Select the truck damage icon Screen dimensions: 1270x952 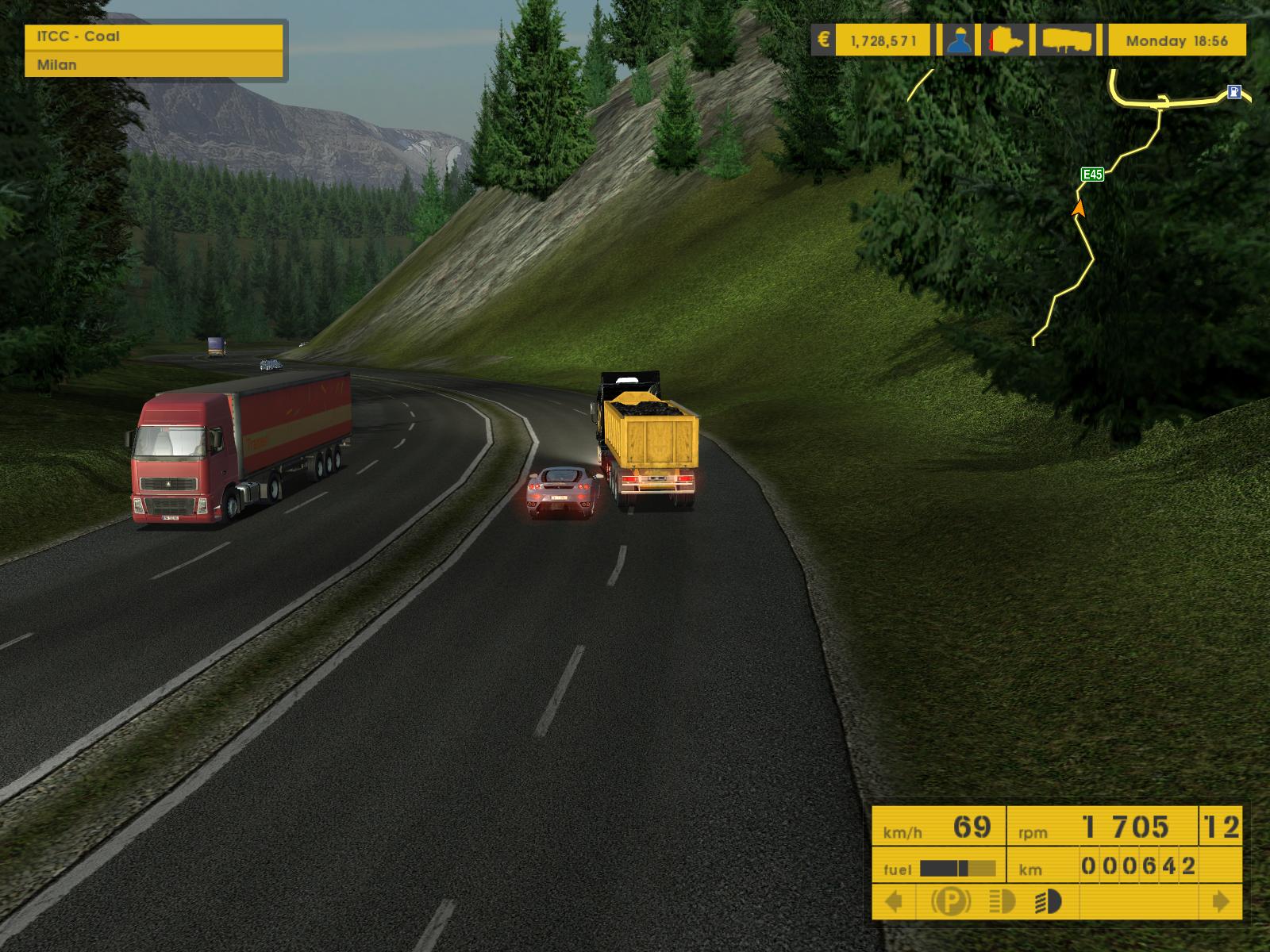[x=1007, y=40]
